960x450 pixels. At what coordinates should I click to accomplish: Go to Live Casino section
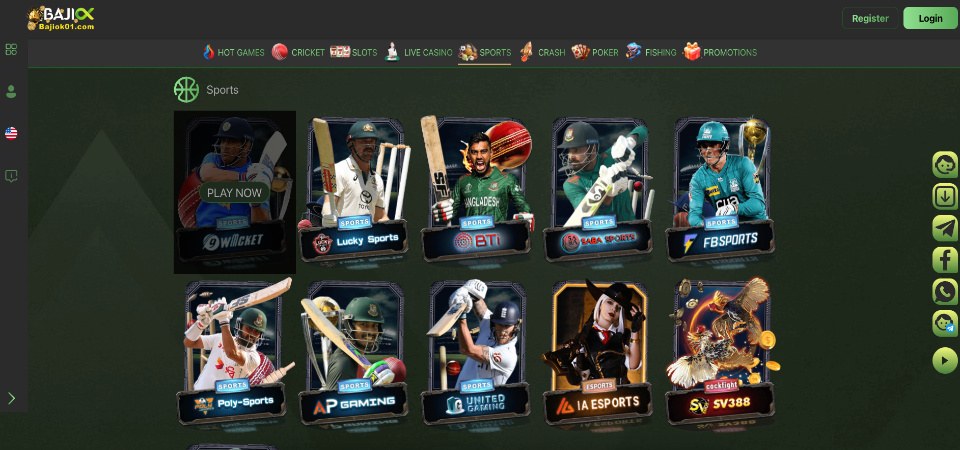click(x=419, y=52)
